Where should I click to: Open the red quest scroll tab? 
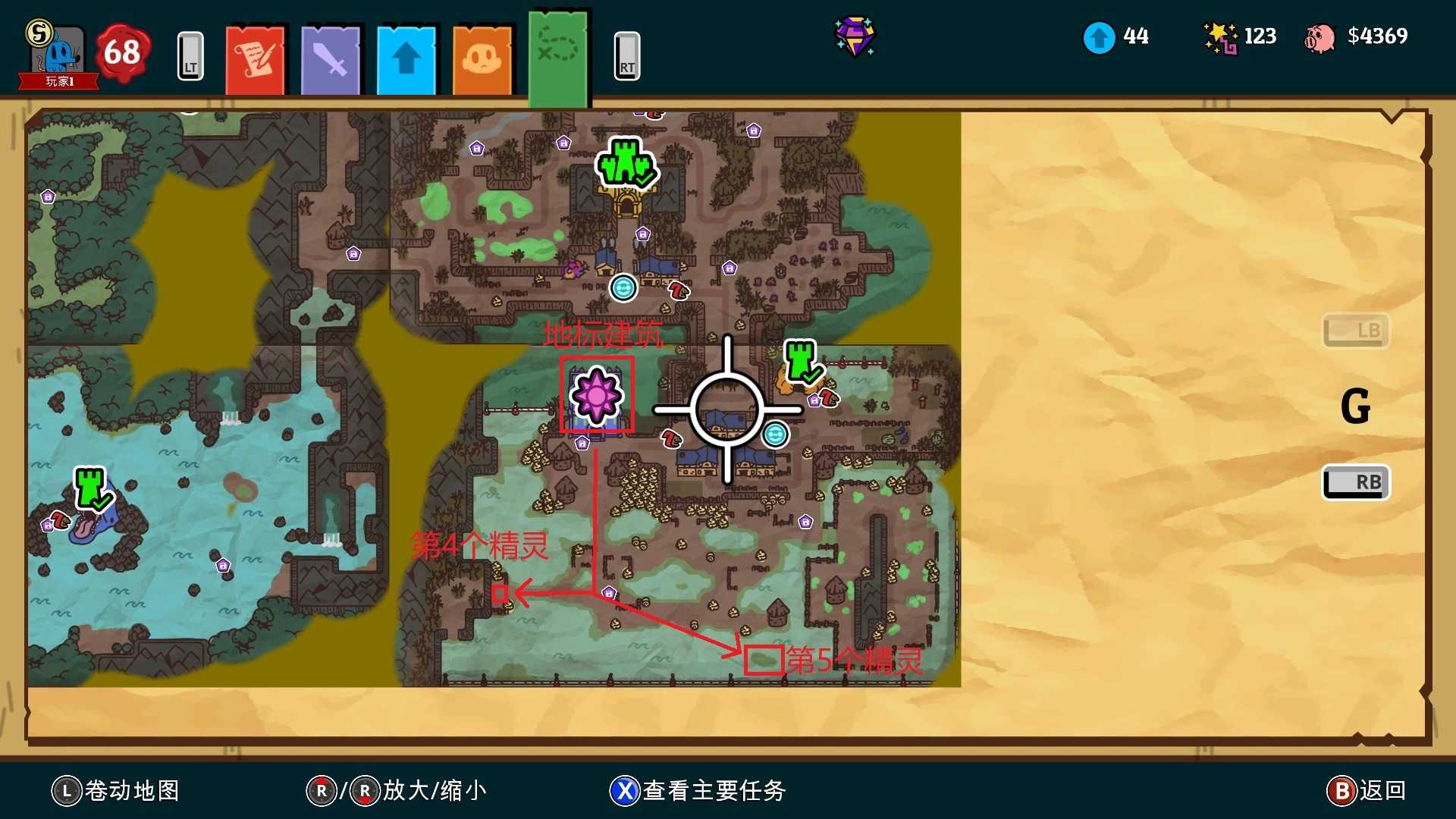pos(255,59)
